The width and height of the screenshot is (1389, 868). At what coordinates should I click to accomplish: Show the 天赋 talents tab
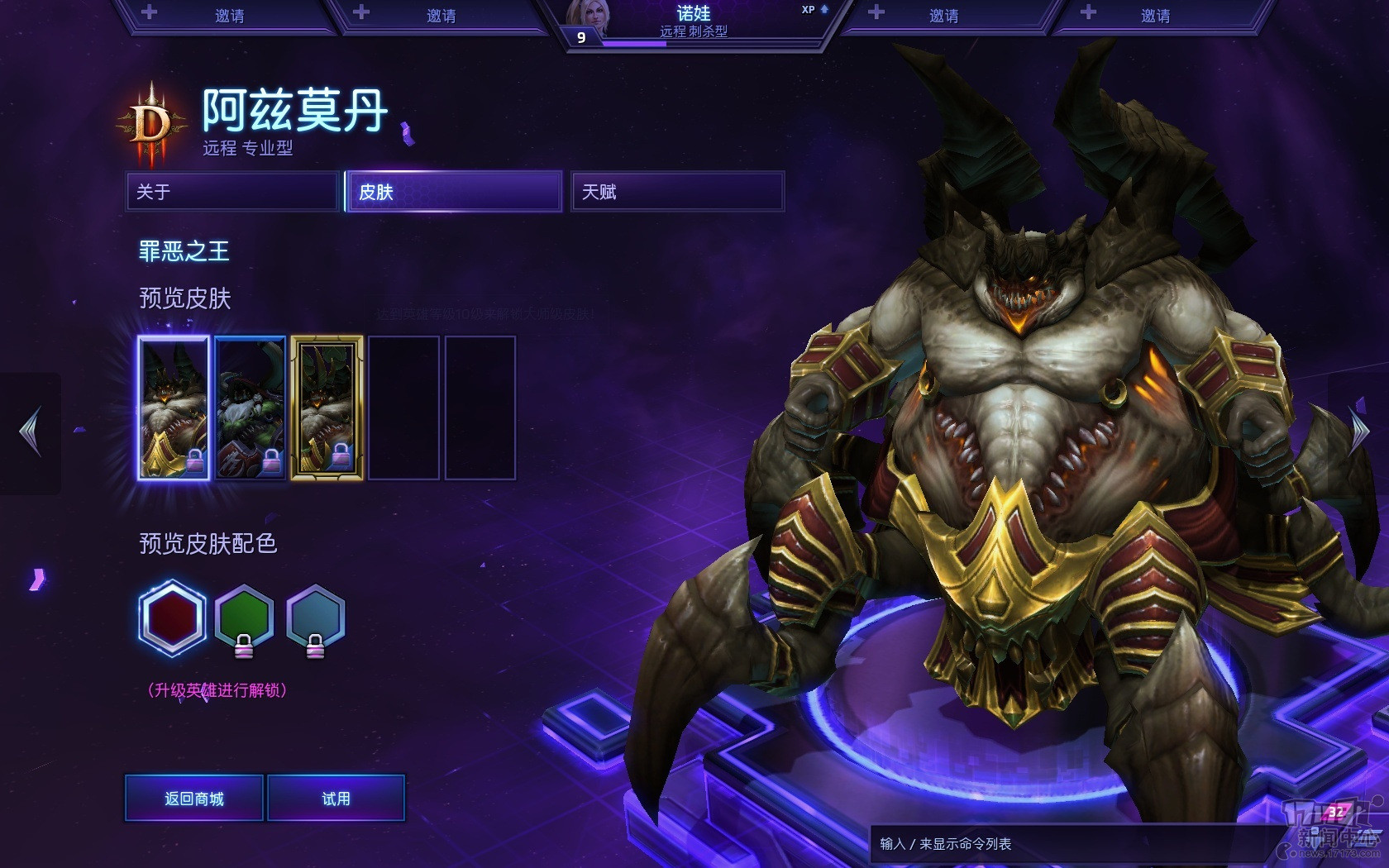(676, 192)
